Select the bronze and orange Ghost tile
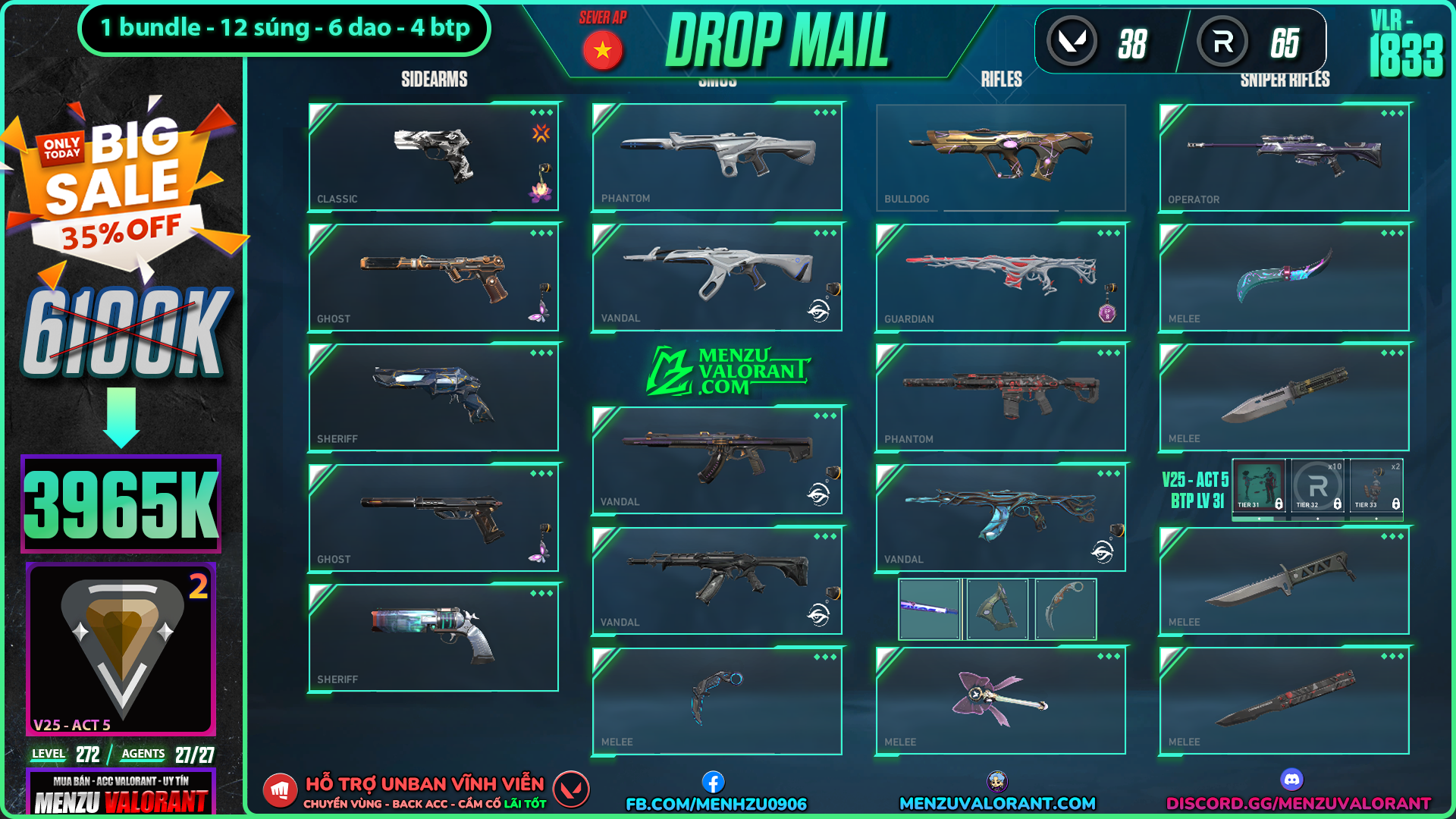The image size is (1456, 819). (x=433, y=277)
